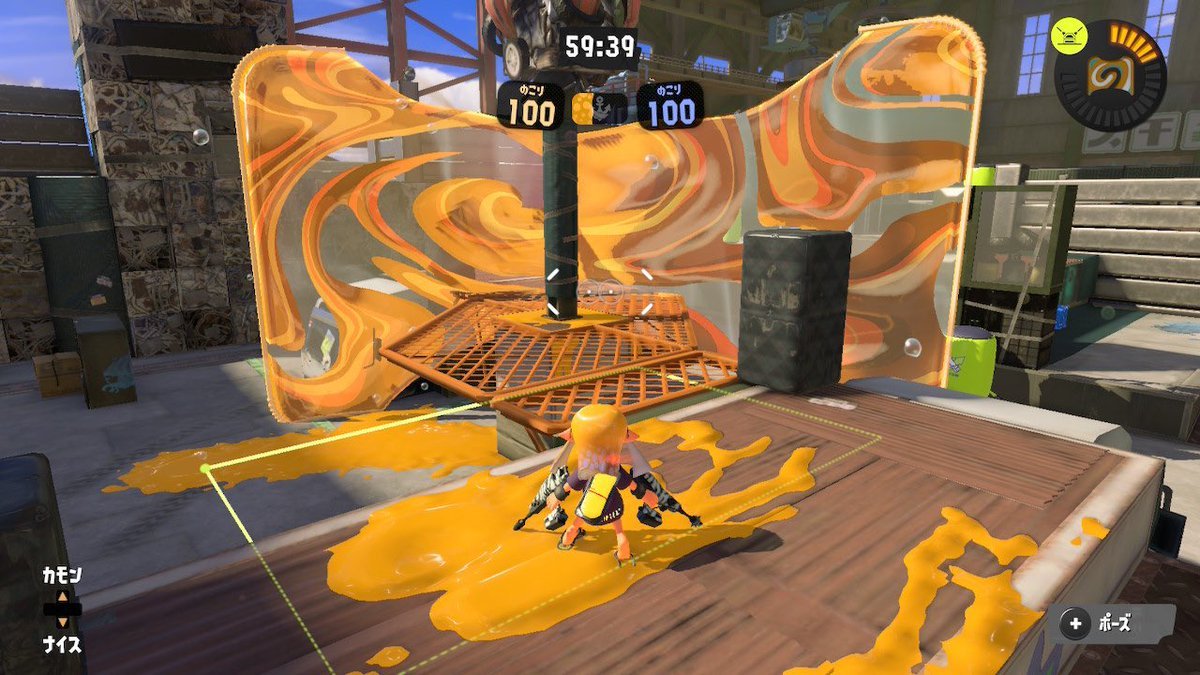Click the tower objective icon between scores
Viewport: 1200px width, 675px height.
tap(599, 108)
